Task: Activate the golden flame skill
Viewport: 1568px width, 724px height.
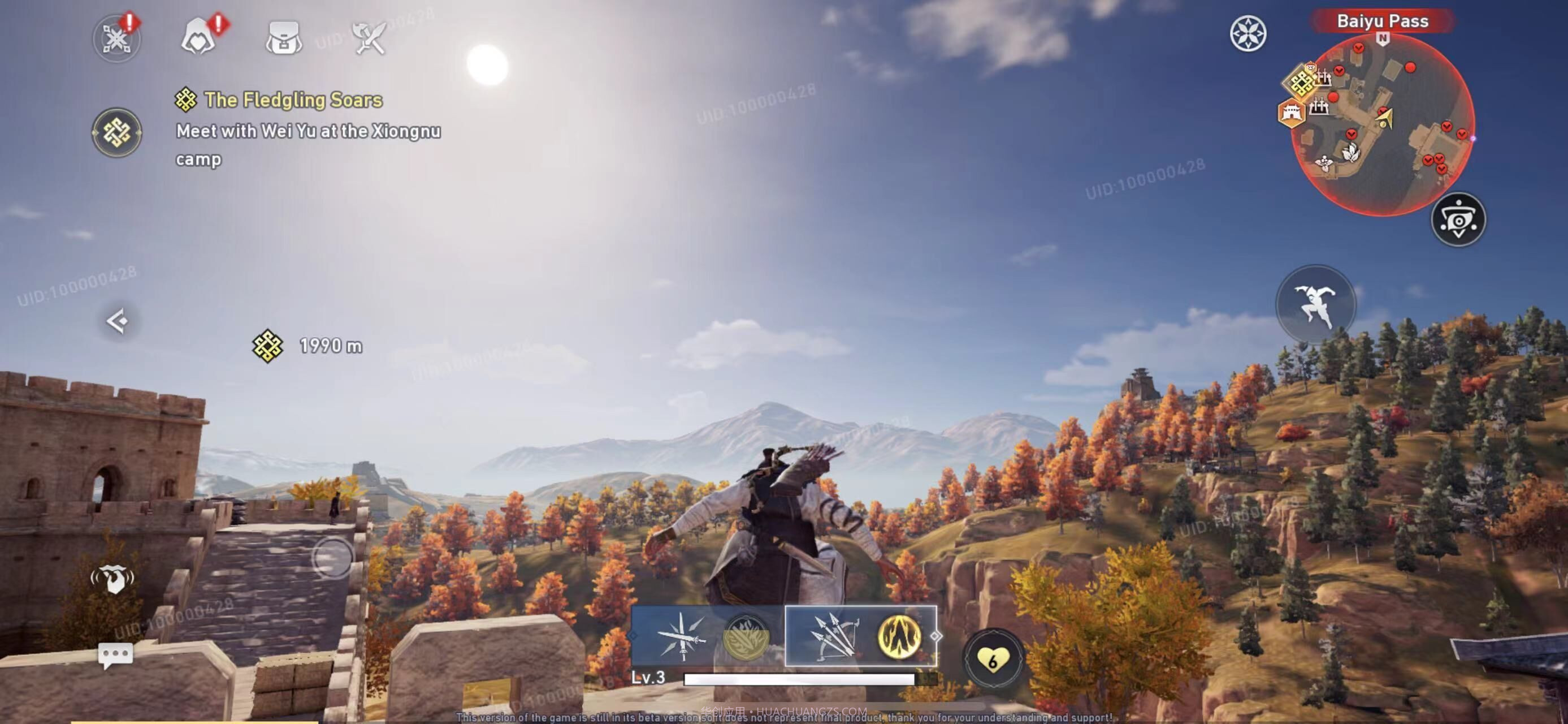Action: coord(898,636)
